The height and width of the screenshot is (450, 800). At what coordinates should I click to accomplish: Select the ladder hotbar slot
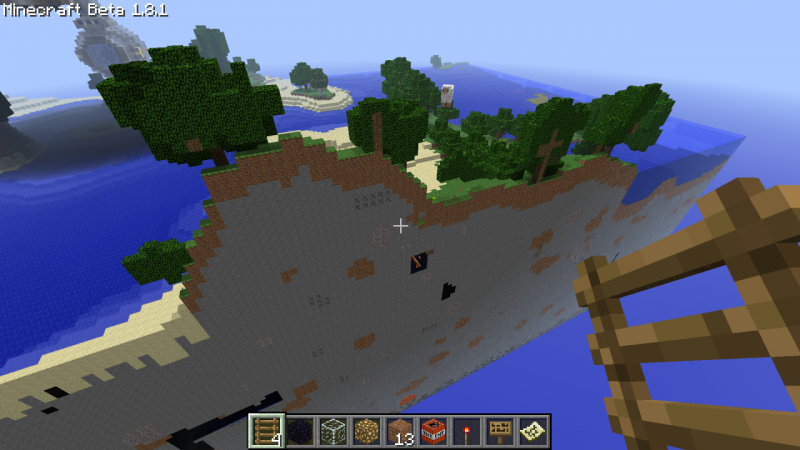(267, 431)
